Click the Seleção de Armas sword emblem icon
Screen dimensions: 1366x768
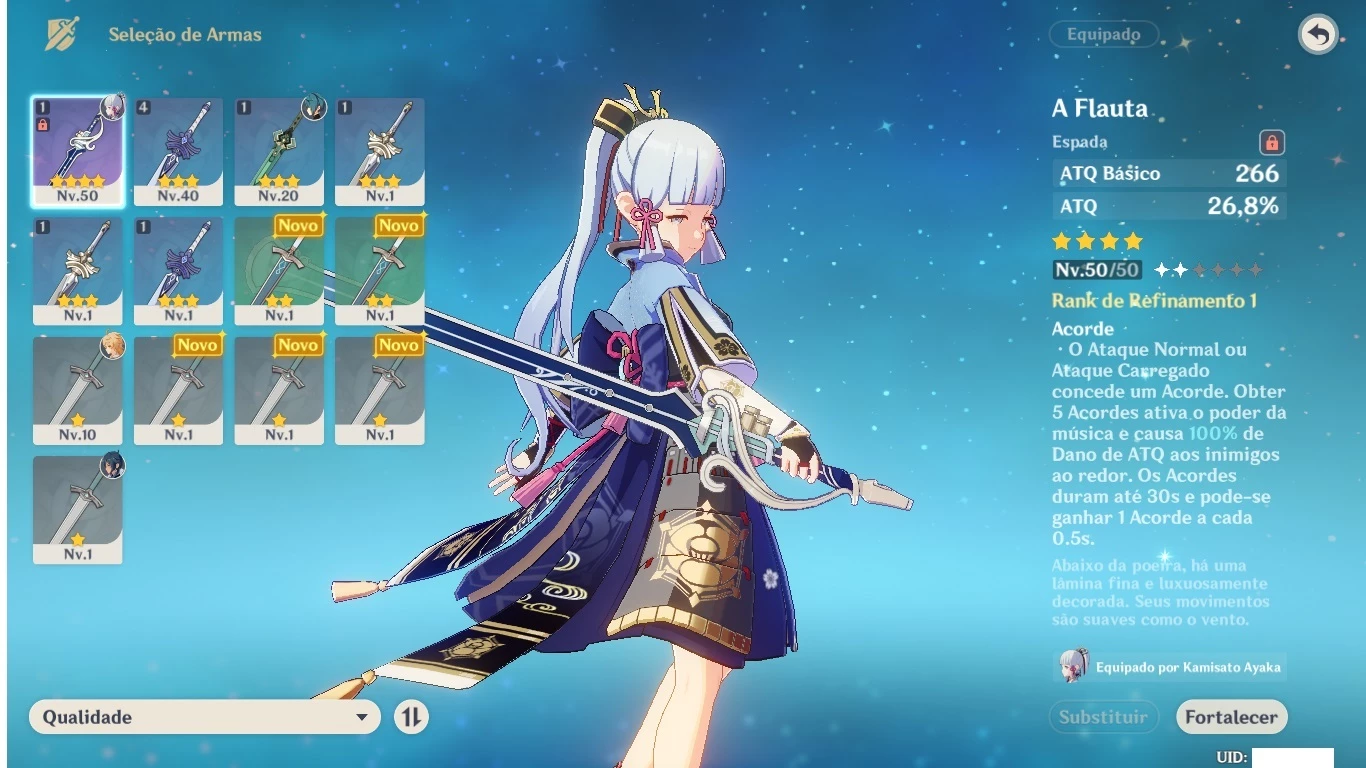(x=63, y=33)
